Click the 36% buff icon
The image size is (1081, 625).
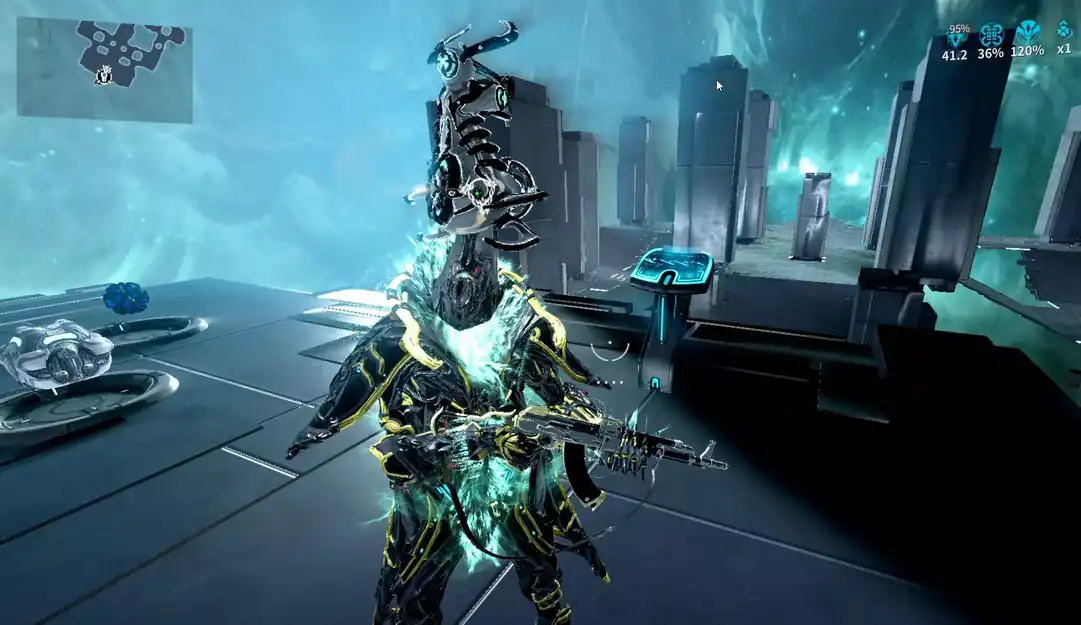click(991, 35)
